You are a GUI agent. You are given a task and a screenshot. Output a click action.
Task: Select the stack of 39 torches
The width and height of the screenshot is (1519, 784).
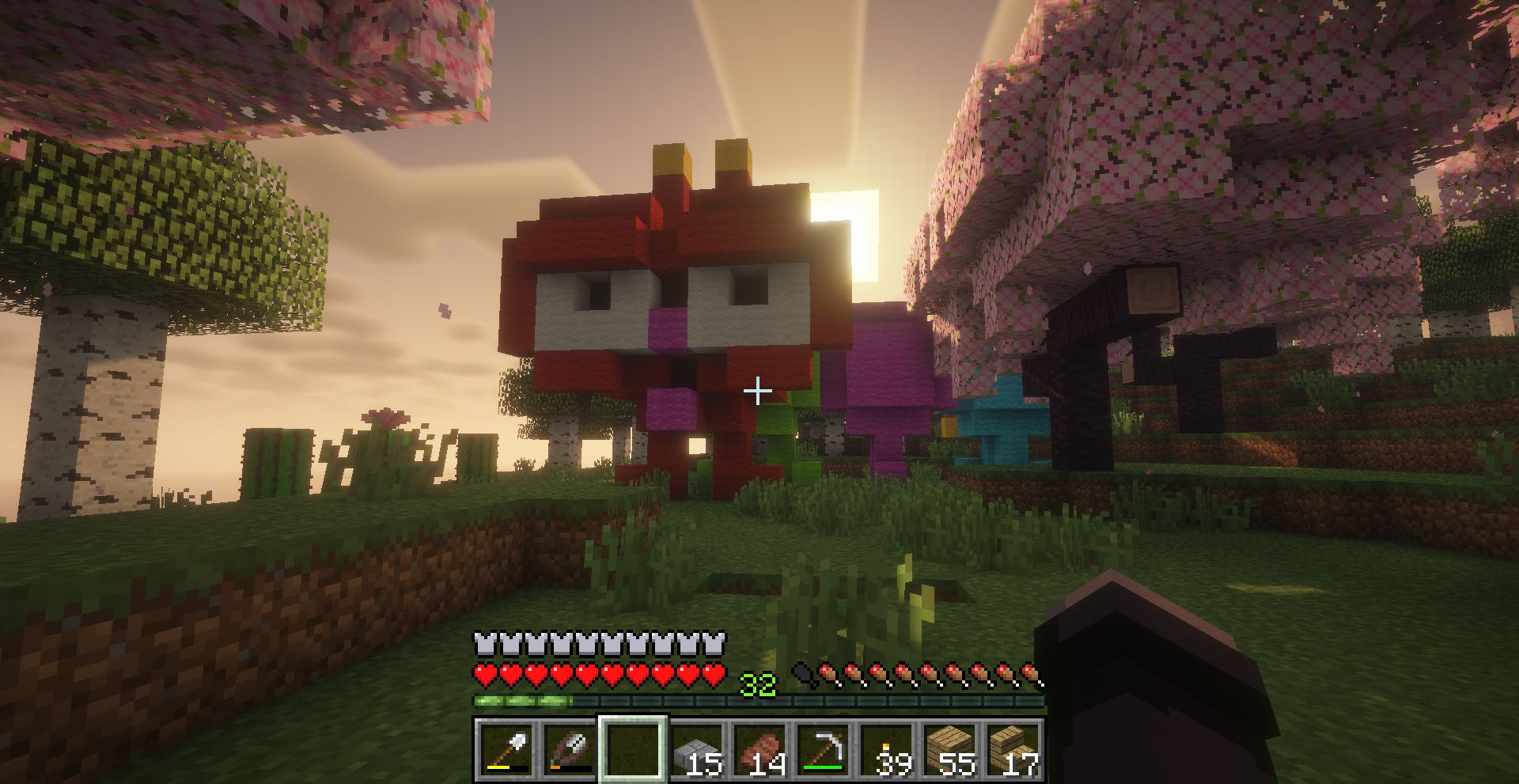tap(886, 749)
